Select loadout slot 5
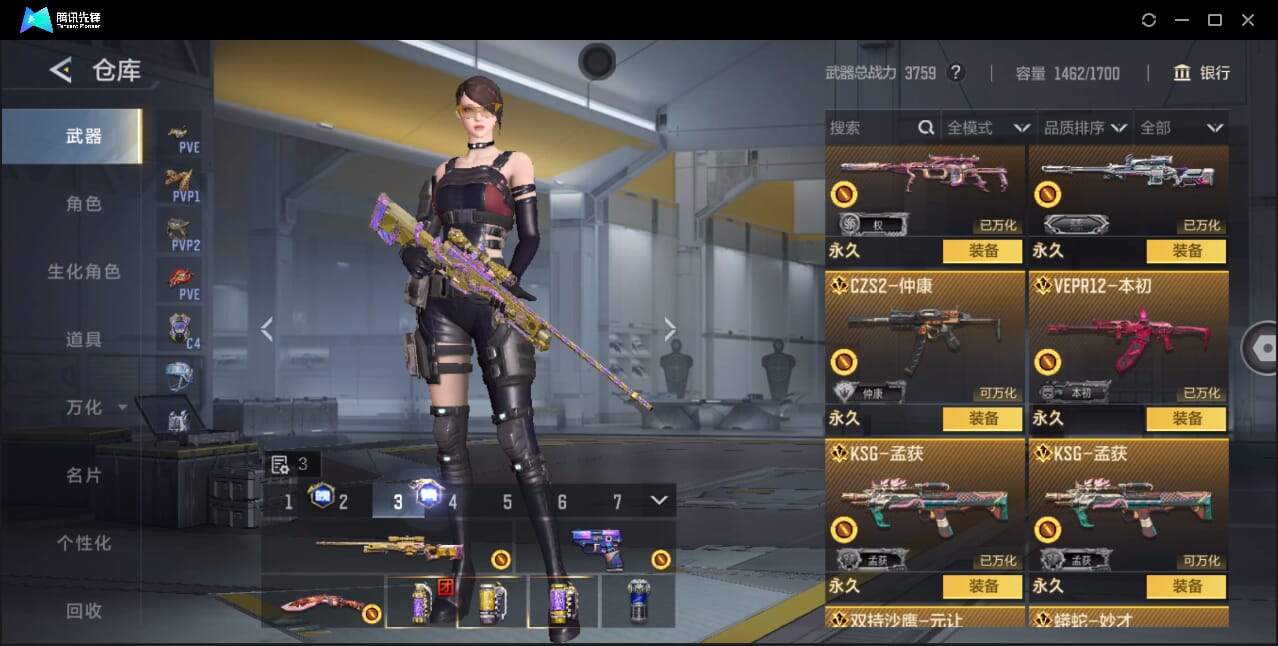 tap(507, 502)
